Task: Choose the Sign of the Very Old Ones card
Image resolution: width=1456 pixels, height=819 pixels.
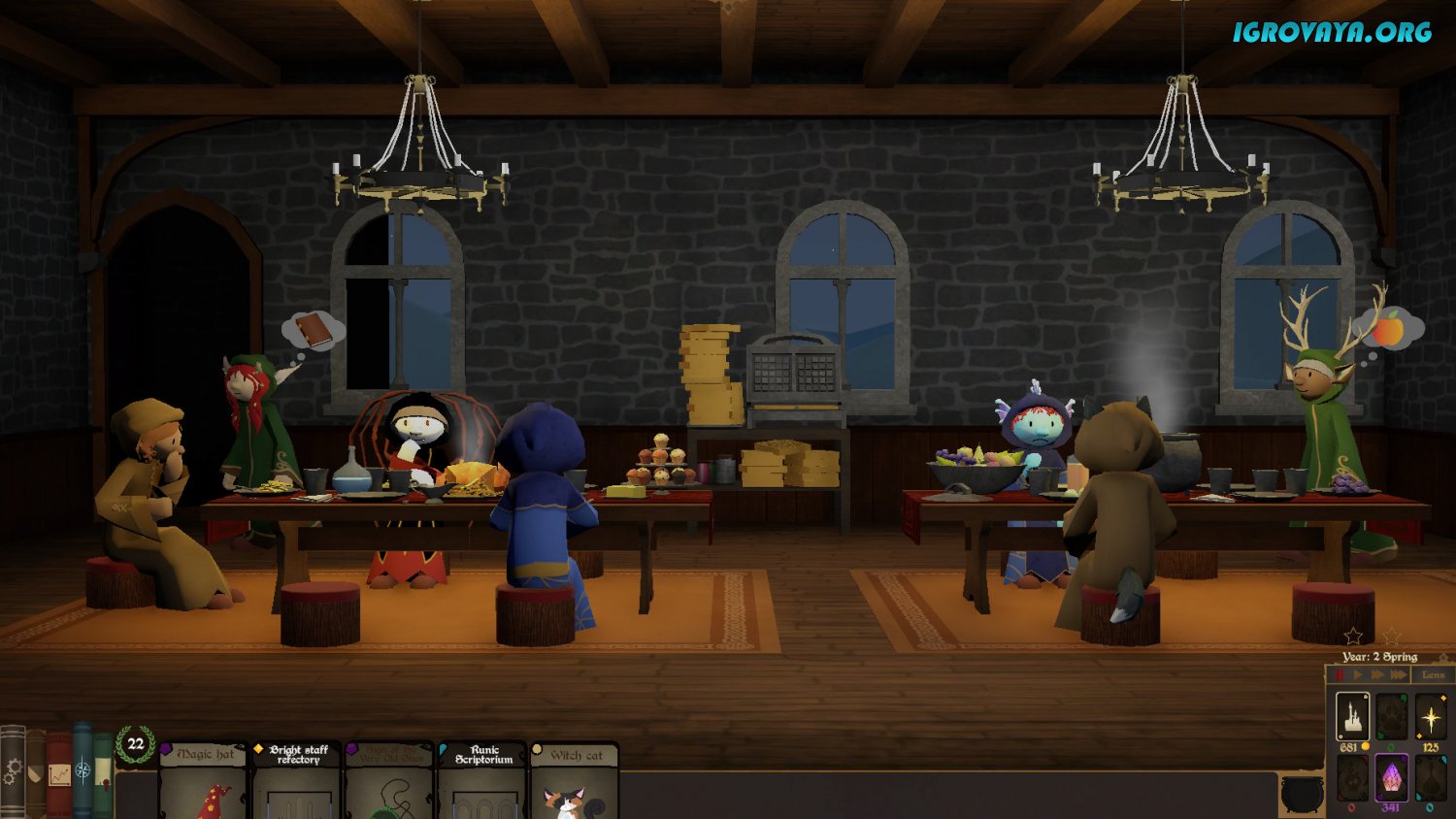Action: coord(389,781)
